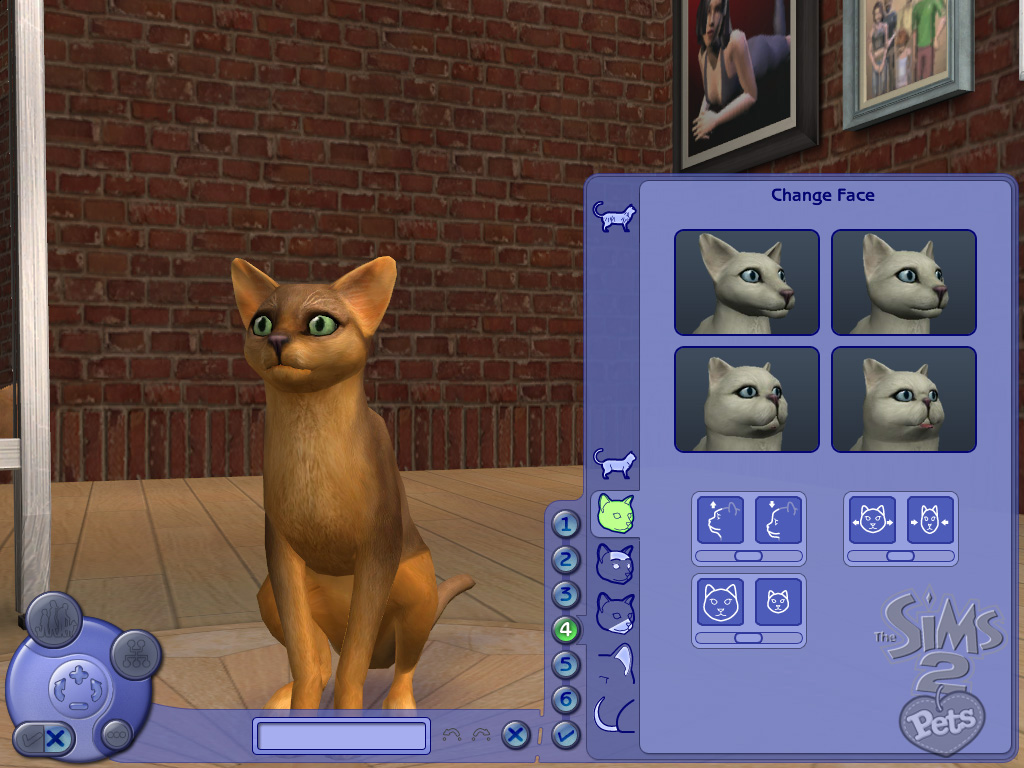Select the cat face with tongue out
1024x768 pixels.
point(904,399)
